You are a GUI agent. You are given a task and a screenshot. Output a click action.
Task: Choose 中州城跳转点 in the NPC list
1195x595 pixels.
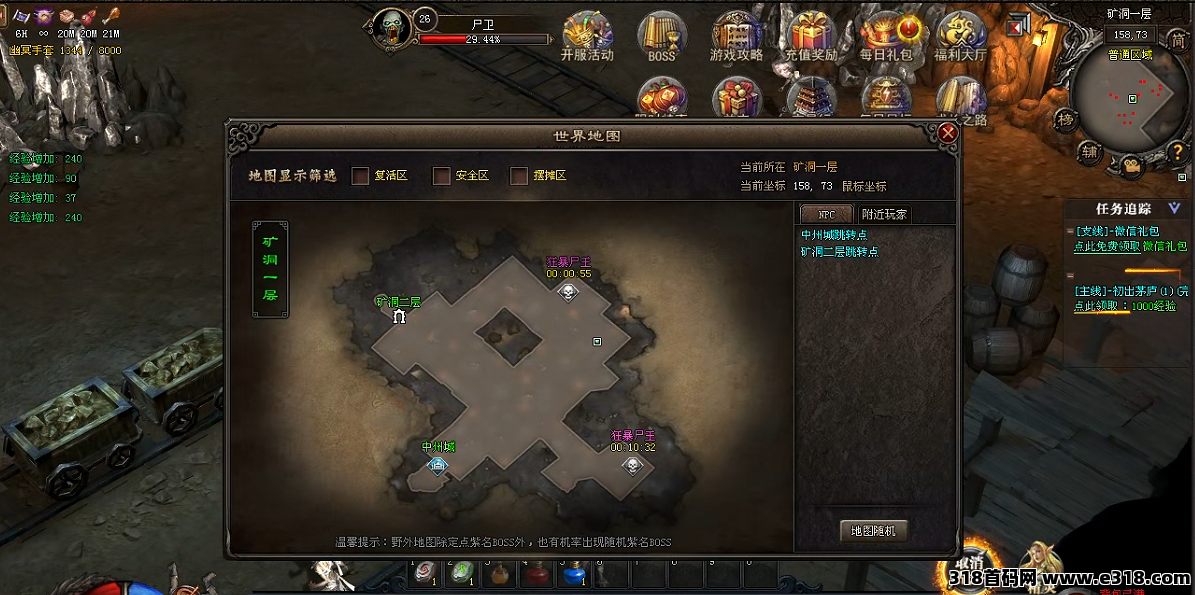833,235
